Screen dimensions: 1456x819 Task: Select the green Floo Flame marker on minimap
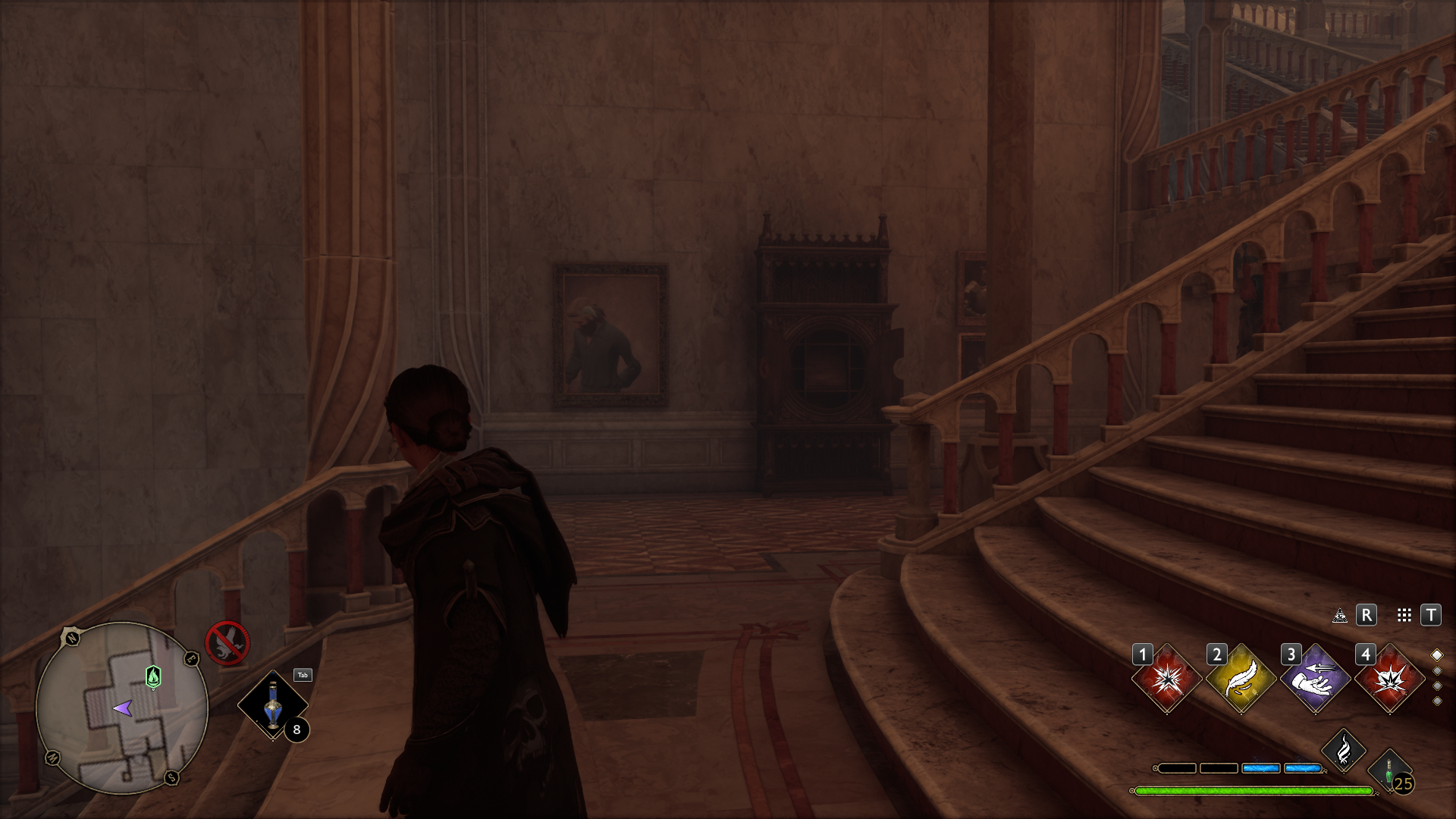(x=153, y=676)
